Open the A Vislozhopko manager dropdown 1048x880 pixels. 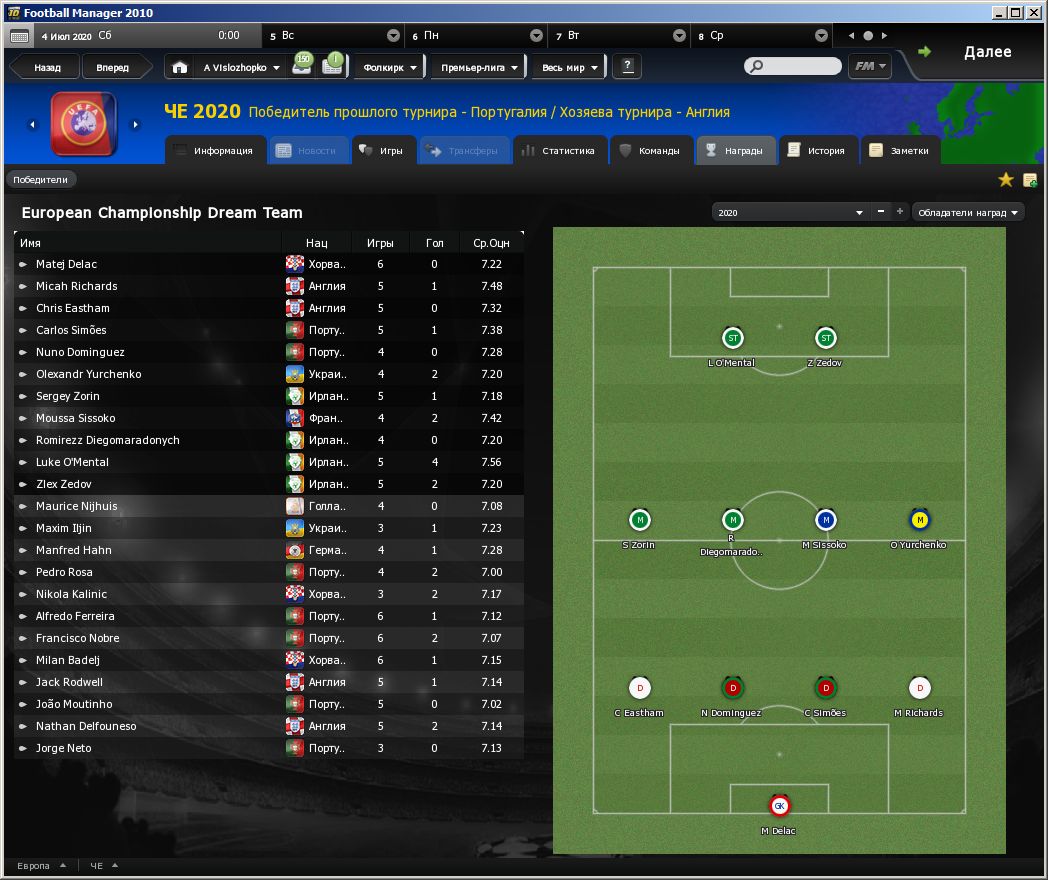pyautogui.click(x=242, y=68)
